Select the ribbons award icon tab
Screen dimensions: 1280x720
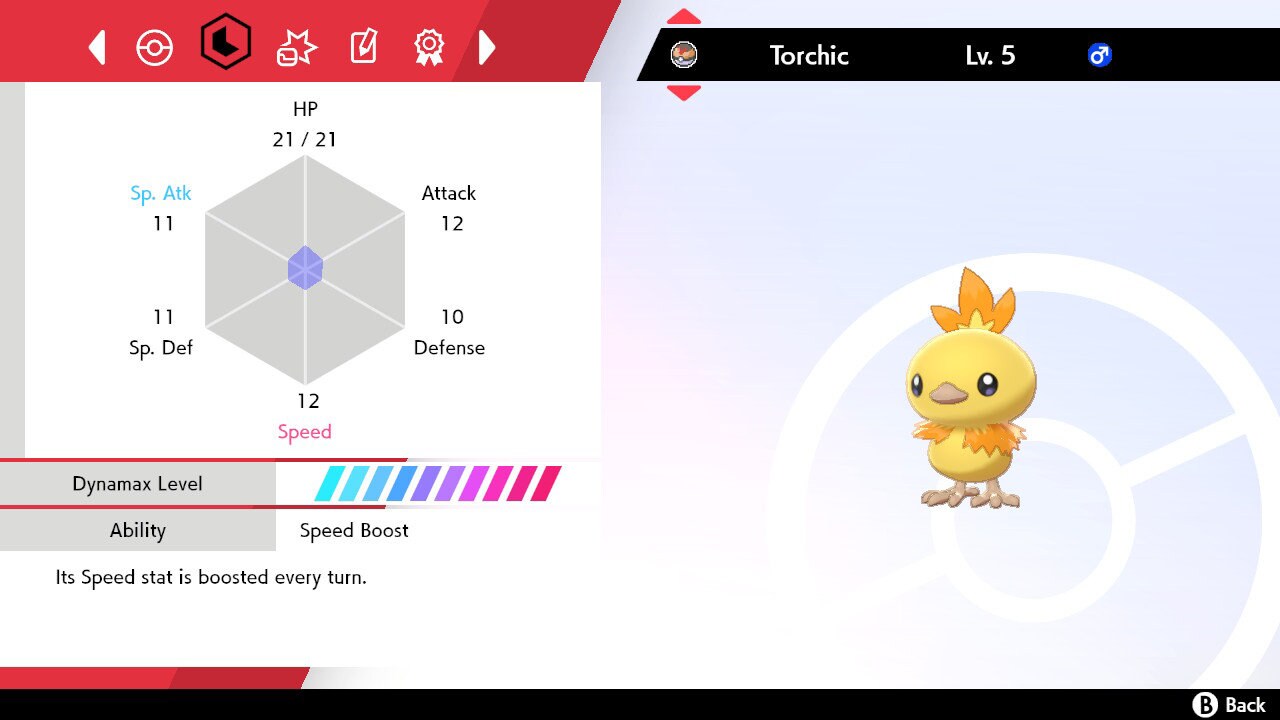(428, 46)
